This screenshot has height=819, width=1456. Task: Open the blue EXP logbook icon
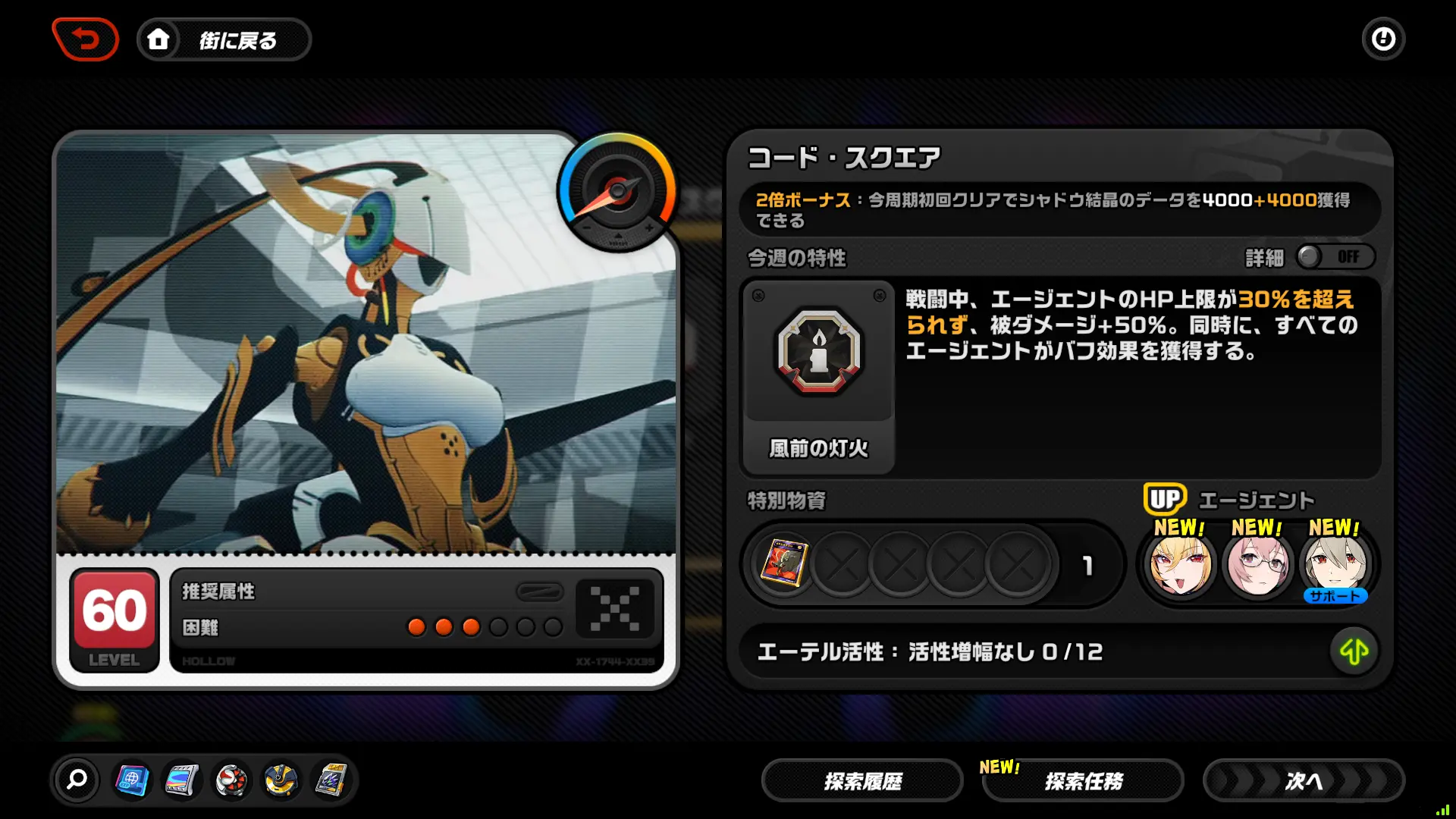point(131,780)
